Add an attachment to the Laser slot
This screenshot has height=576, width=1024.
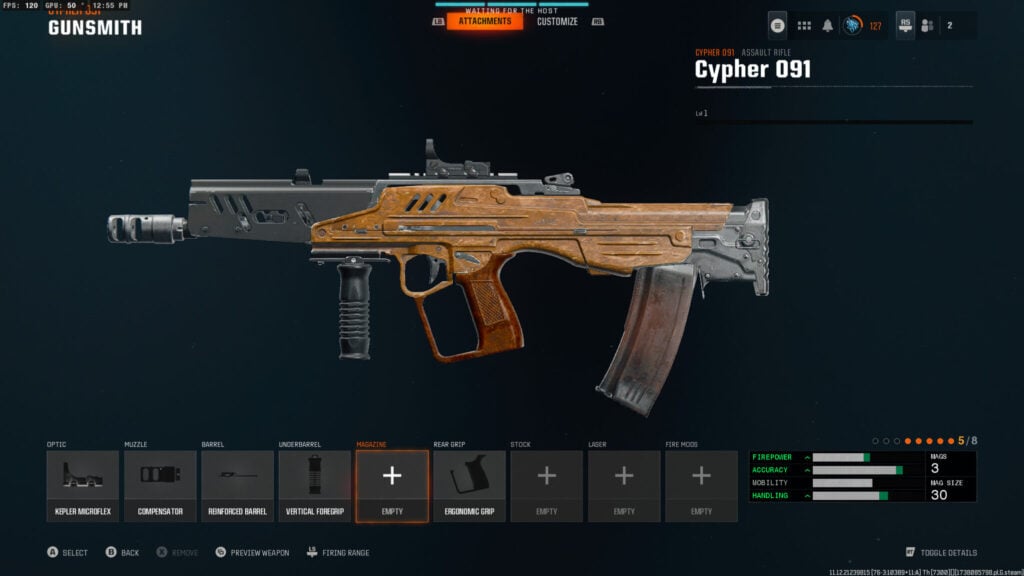click(624, 486)
